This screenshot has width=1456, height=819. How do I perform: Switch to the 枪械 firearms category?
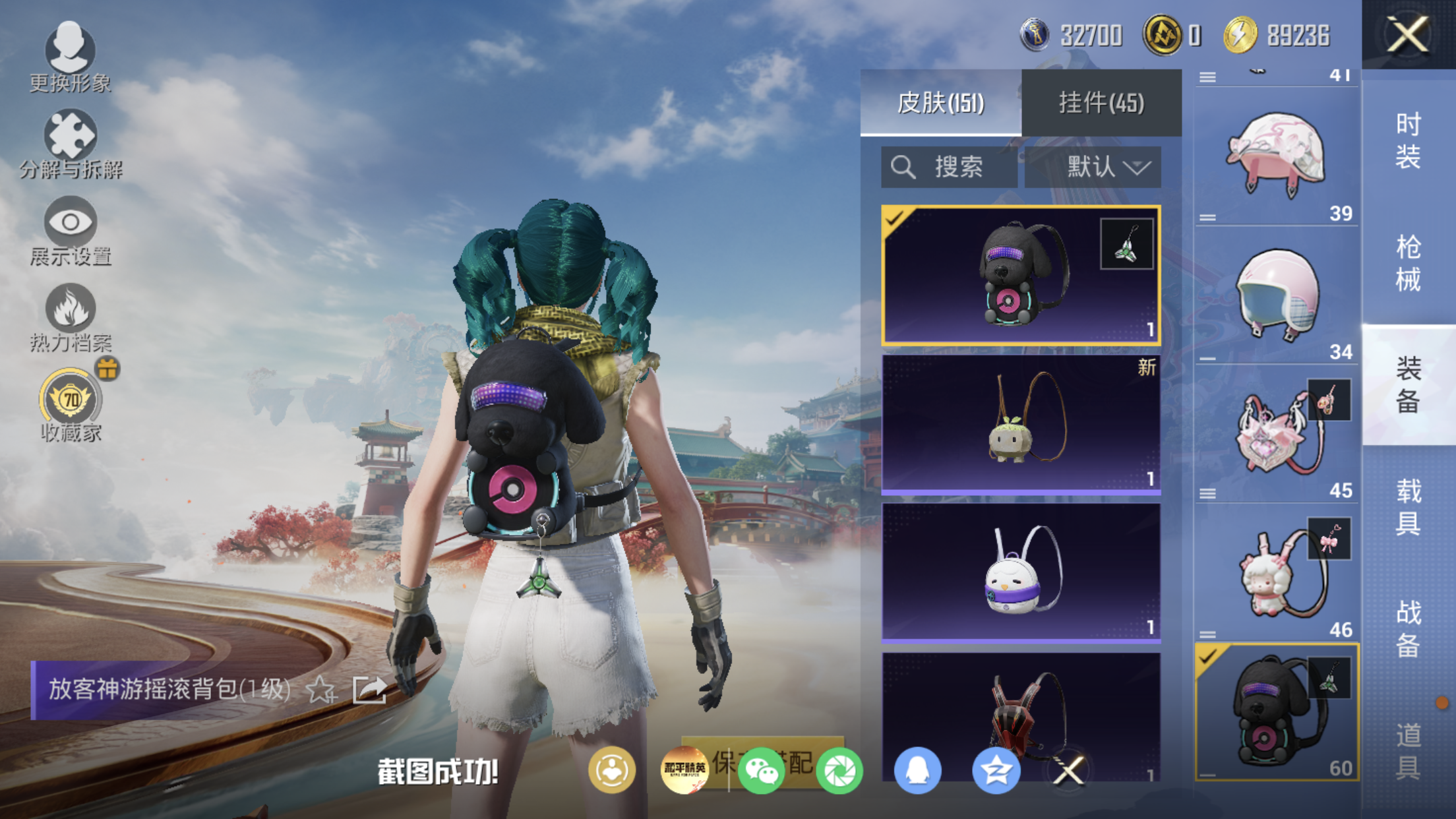coord(1409,263)
